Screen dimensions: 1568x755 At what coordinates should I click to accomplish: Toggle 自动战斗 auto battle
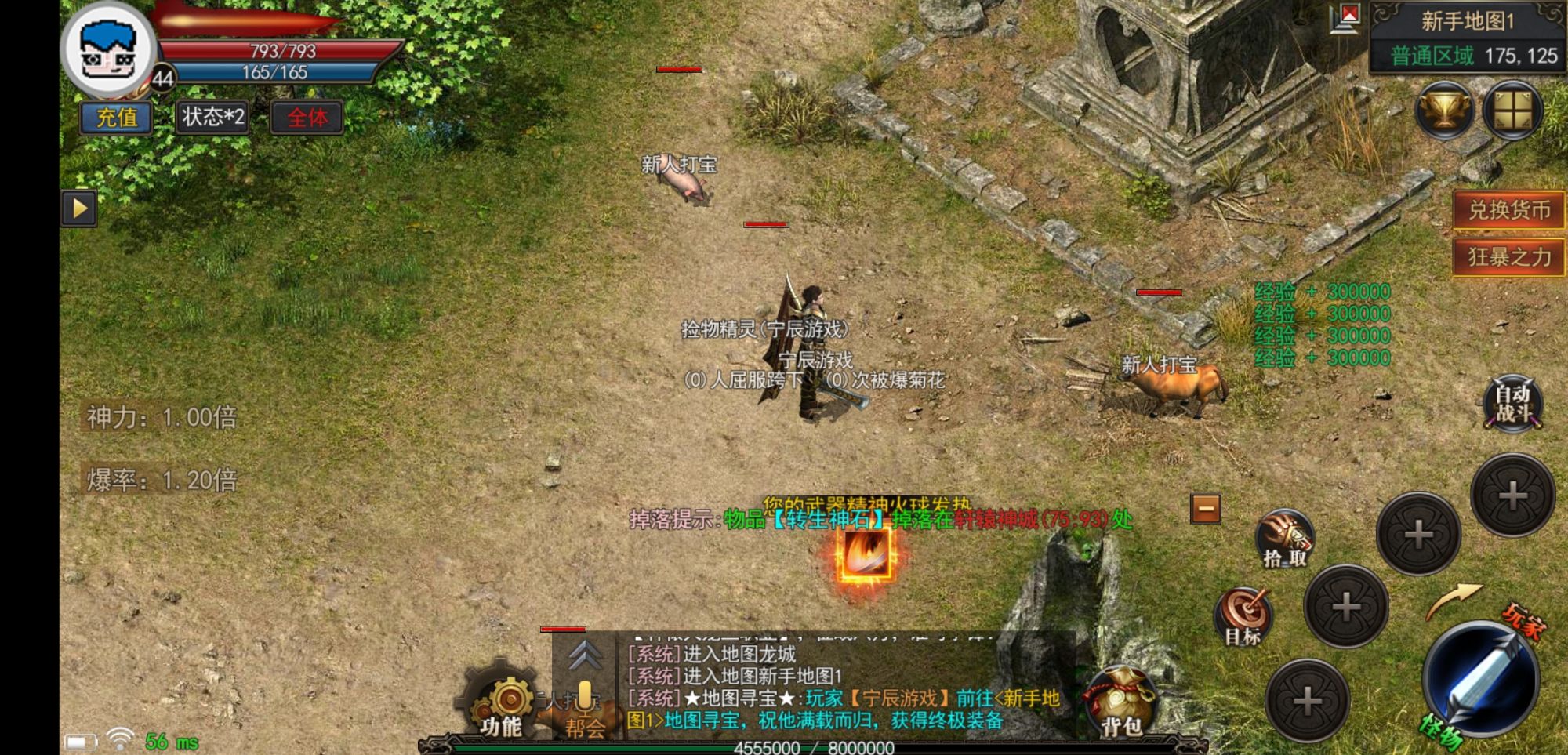point(1512,403)
